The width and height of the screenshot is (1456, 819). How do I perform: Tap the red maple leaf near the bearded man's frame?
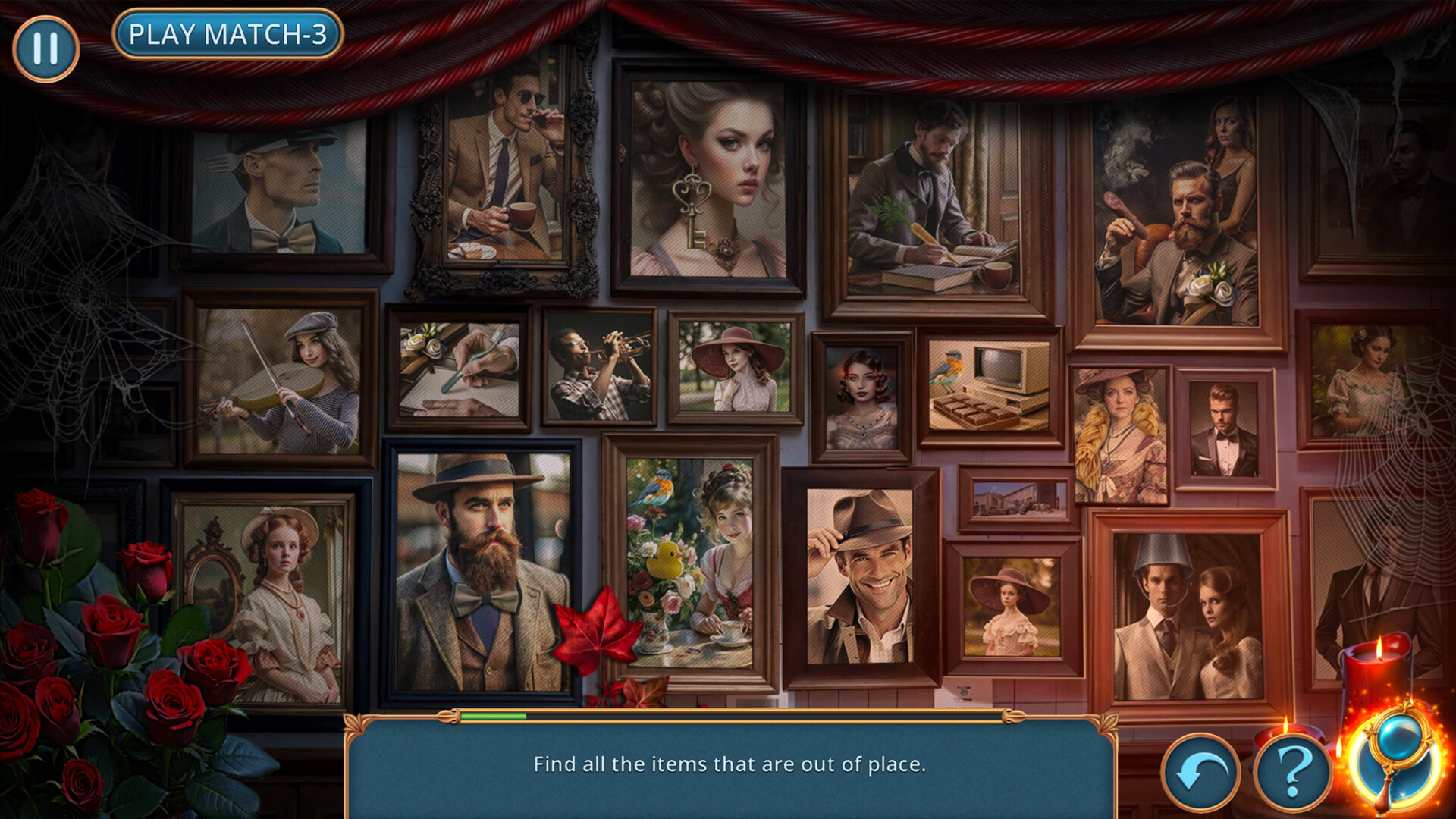(x=598, y=635)
